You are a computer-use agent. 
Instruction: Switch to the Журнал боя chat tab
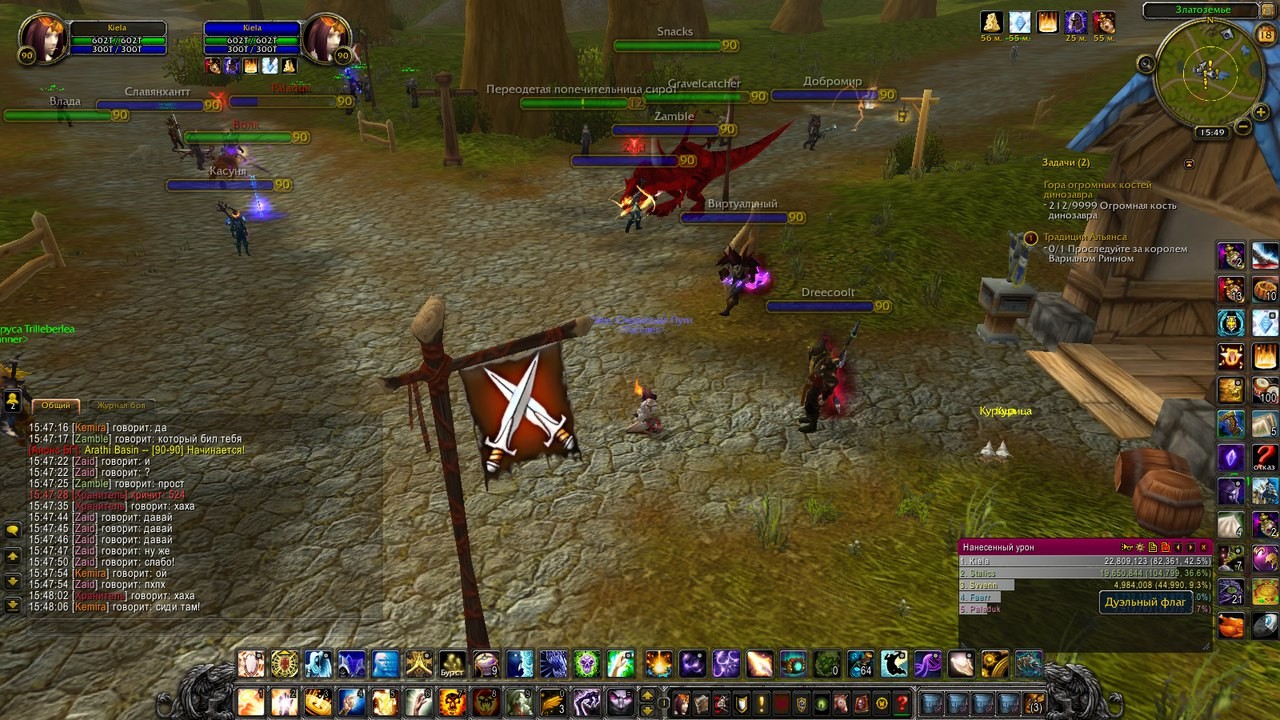(x=120, y=405)
